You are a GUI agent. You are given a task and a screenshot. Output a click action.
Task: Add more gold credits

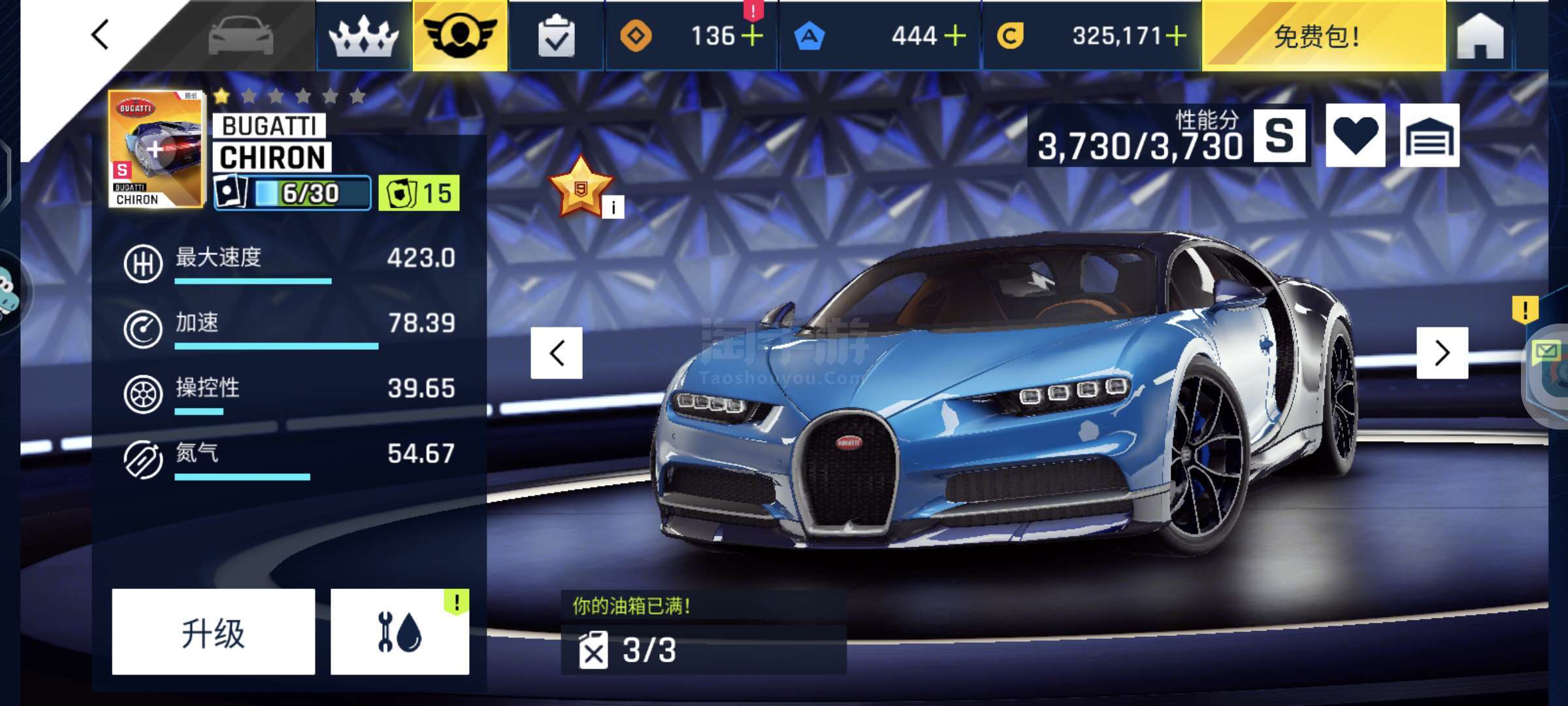tap(1176, 36)
